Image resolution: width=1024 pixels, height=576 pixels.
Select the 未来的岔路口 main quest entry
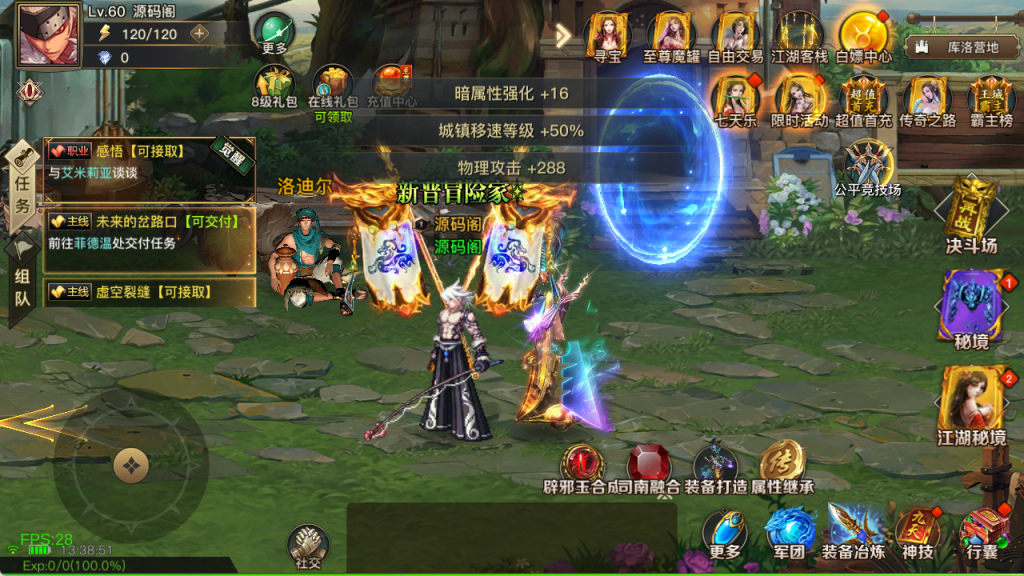pos(150,231)
